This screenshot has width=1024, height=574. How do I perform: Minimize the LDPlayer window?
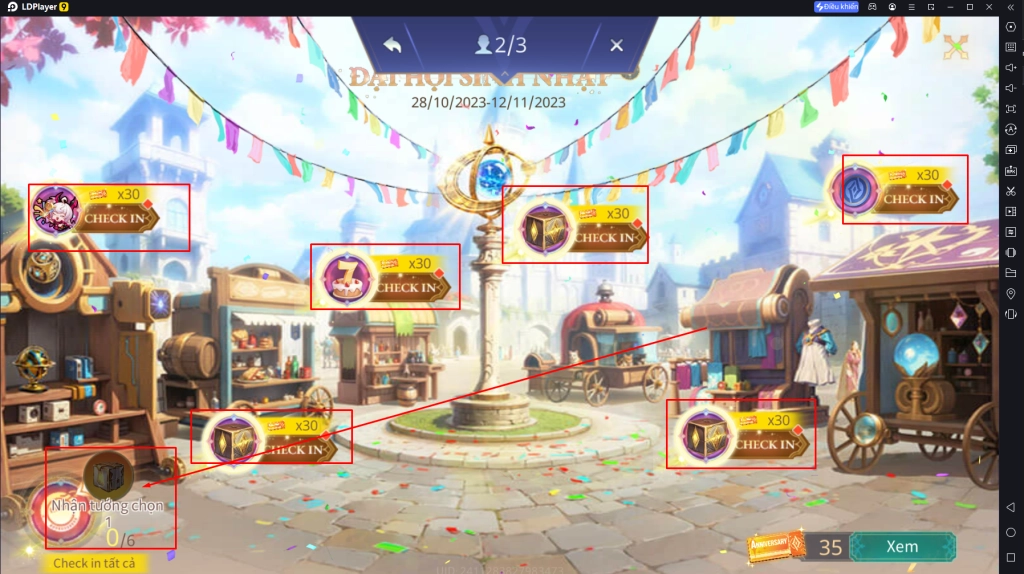[x=948, y=7]
